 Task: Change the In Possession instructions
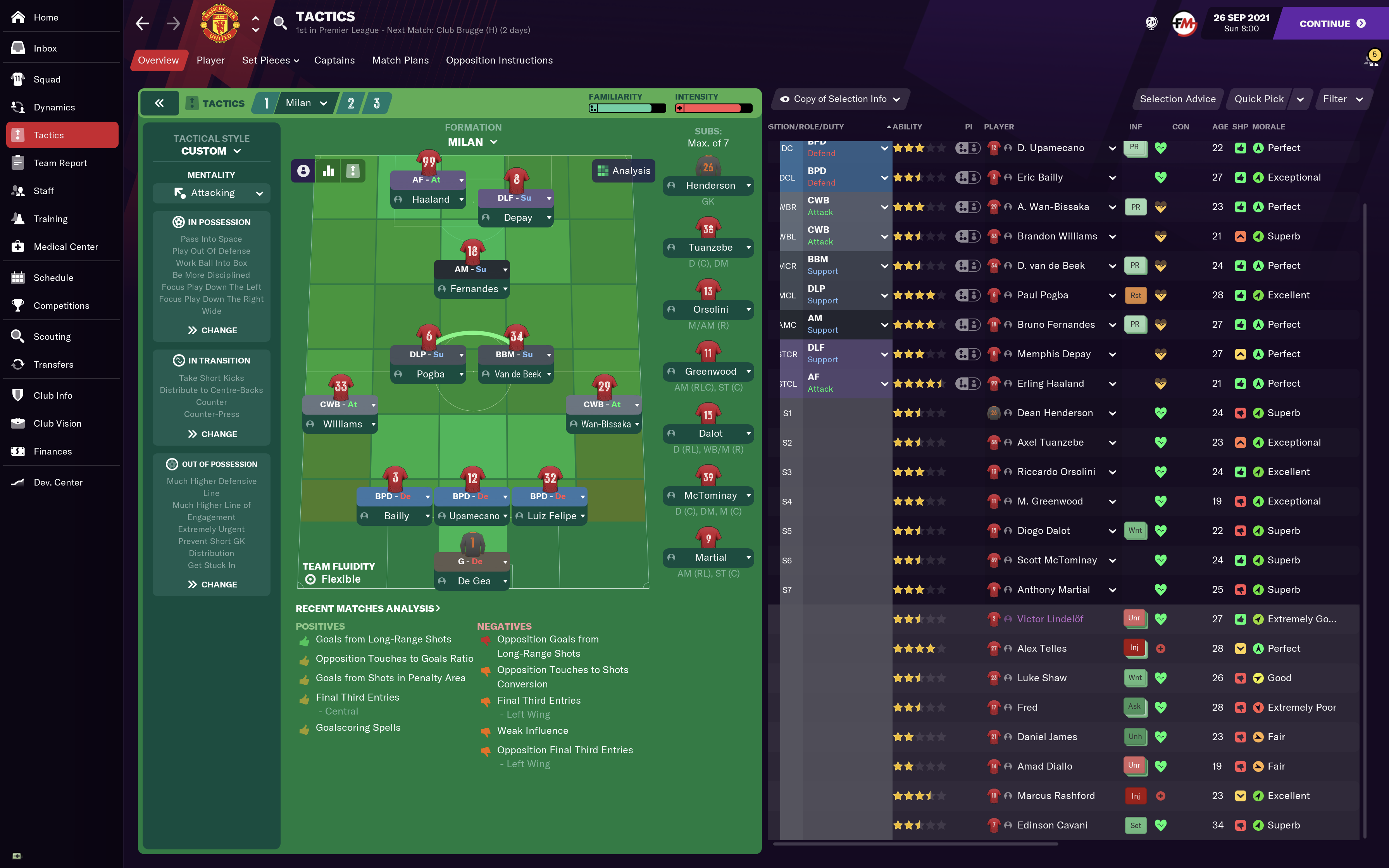coord(212,330)
